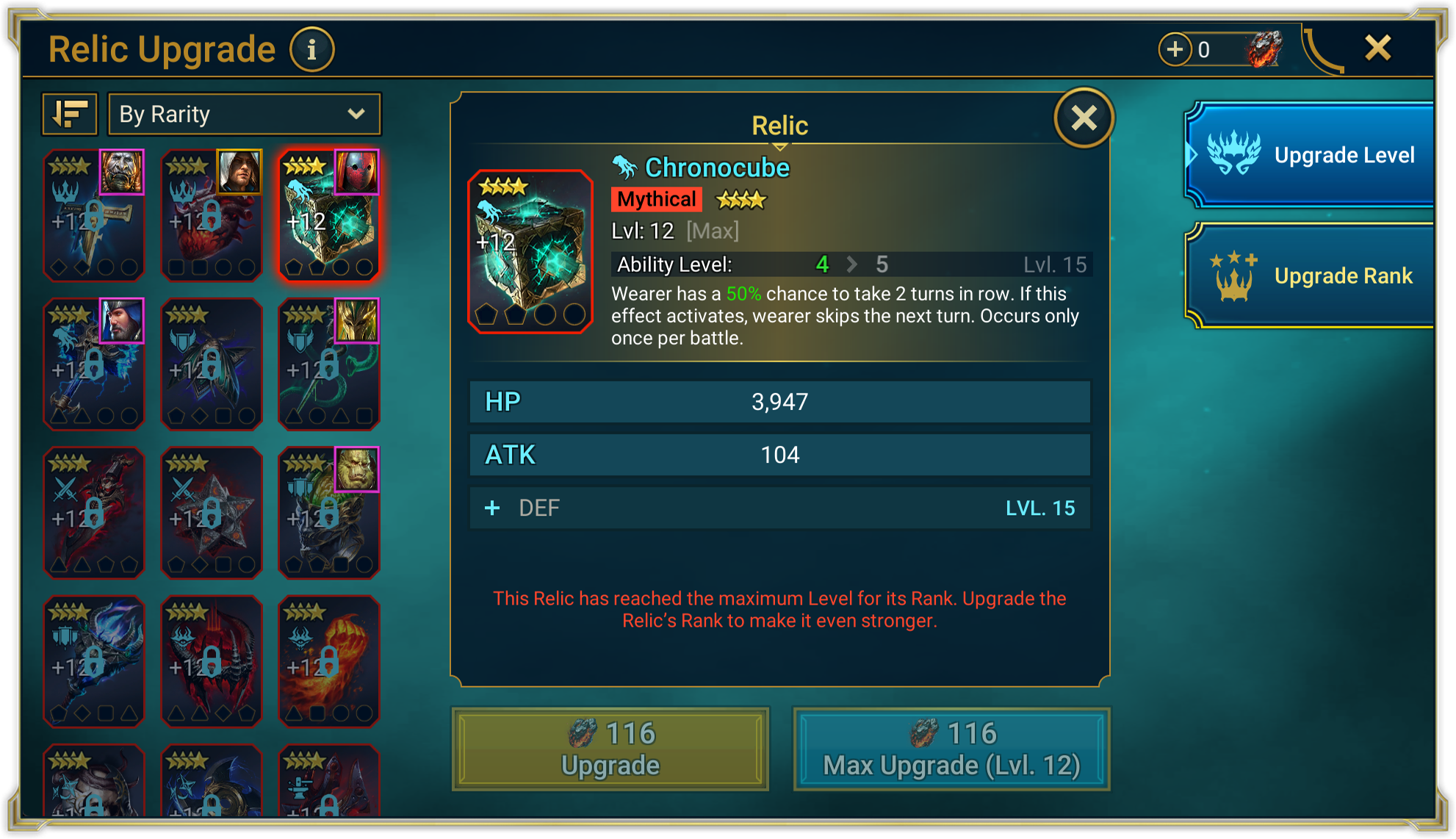This screenshot has width=1456, height=839.
Task: Close the Relic Upgrade screen
Action: (x=1377, y=48)
